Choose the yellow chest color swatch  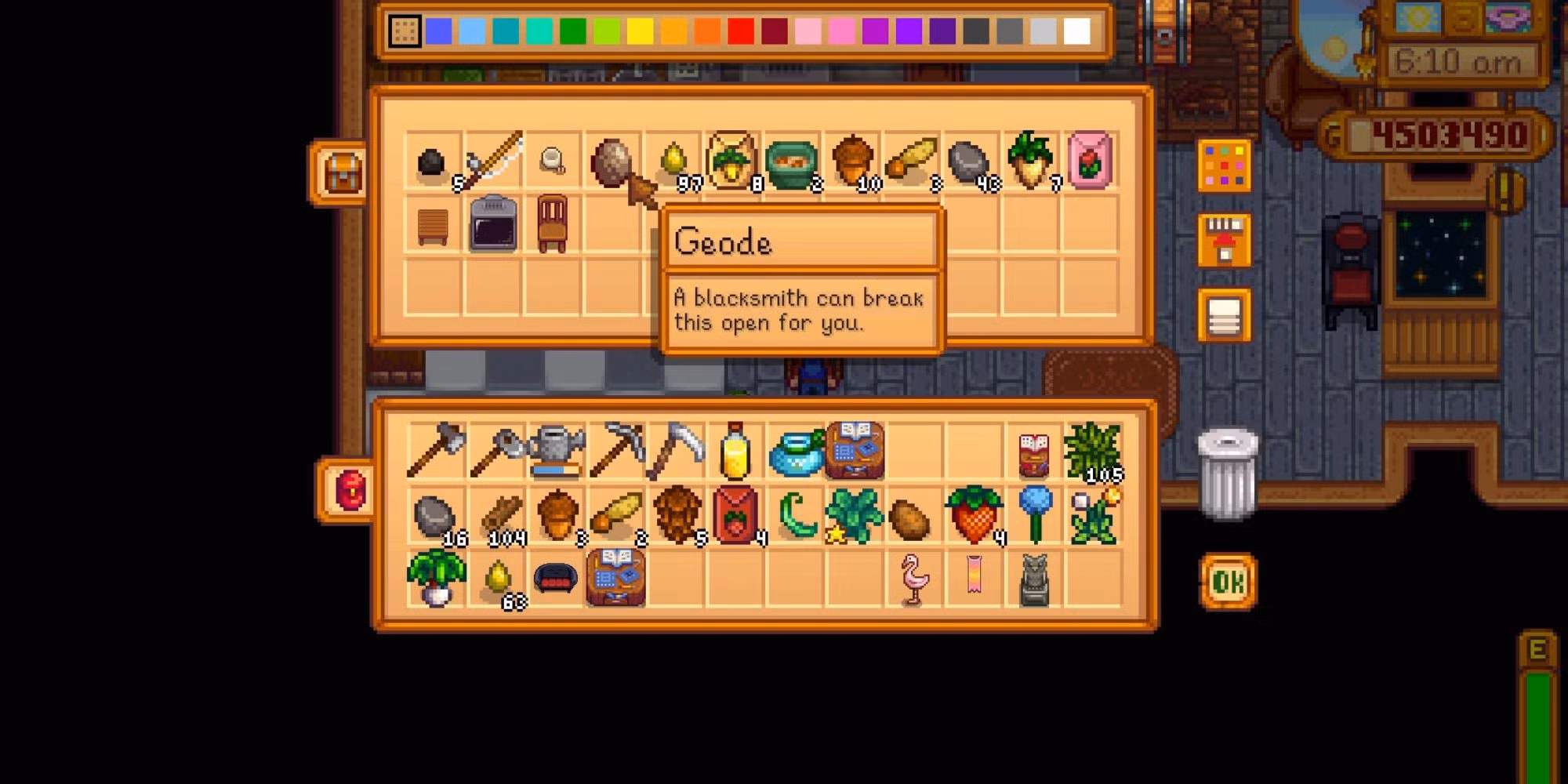click(640, 31)
